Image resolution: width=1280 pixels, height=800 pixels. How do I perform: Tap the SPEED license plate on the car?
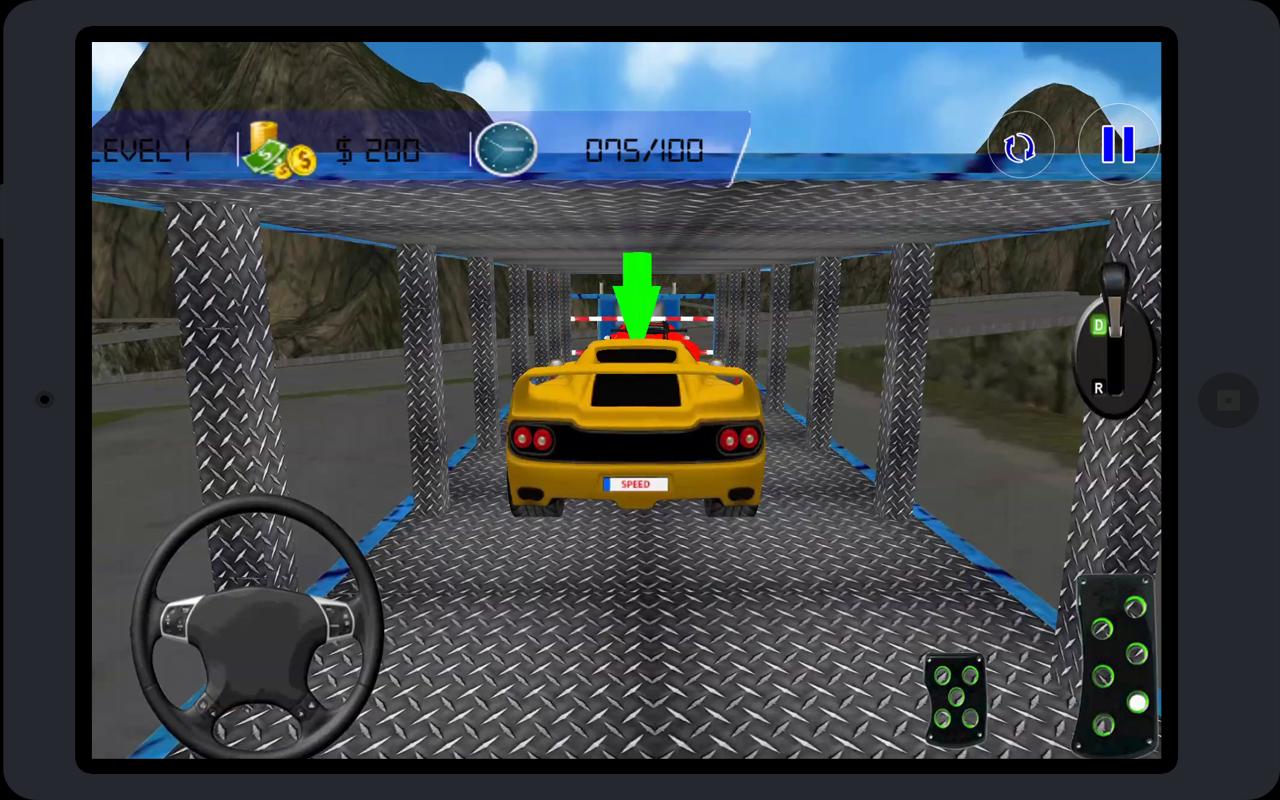pyautogui.click(x=638, y=482)
